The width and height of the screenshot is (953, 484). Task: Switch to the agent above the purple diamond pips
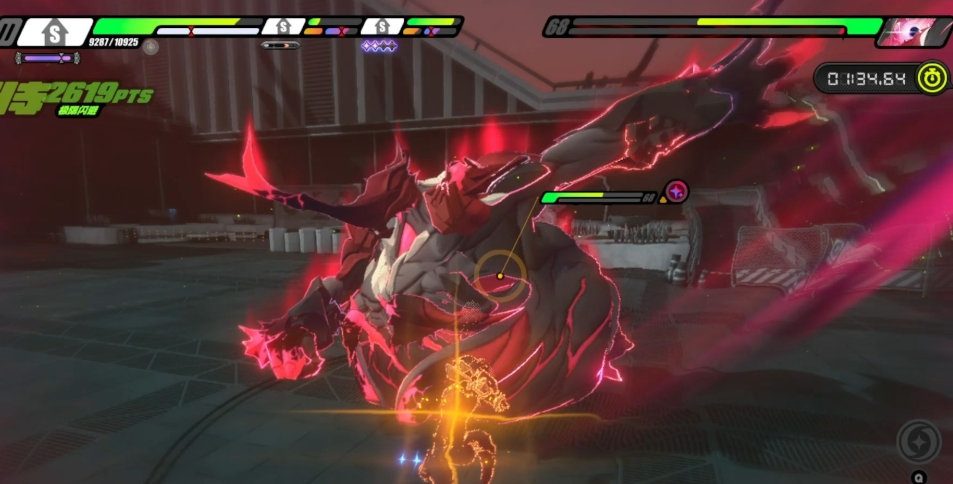pos(380,27)
